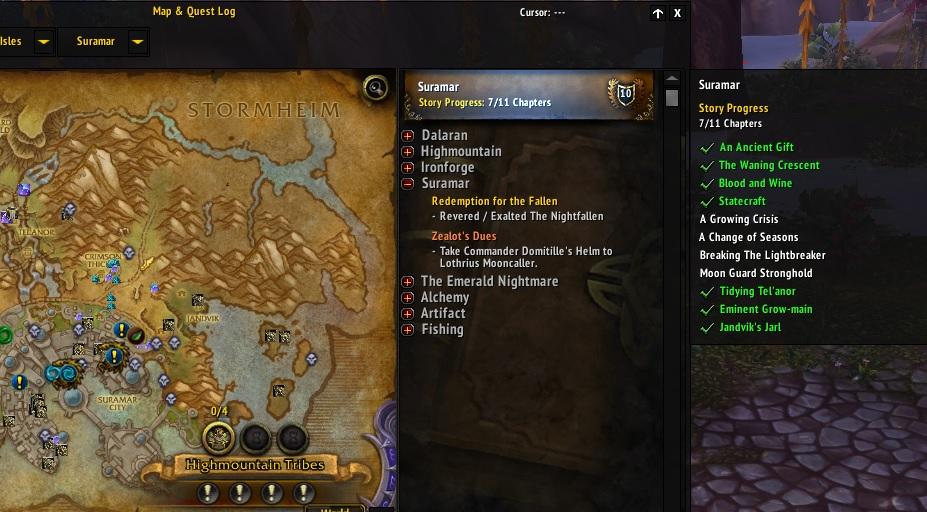Viewport: 927px width, 512px height.
Task: Expand the Fishing quest category
Action: pos(408,330)
